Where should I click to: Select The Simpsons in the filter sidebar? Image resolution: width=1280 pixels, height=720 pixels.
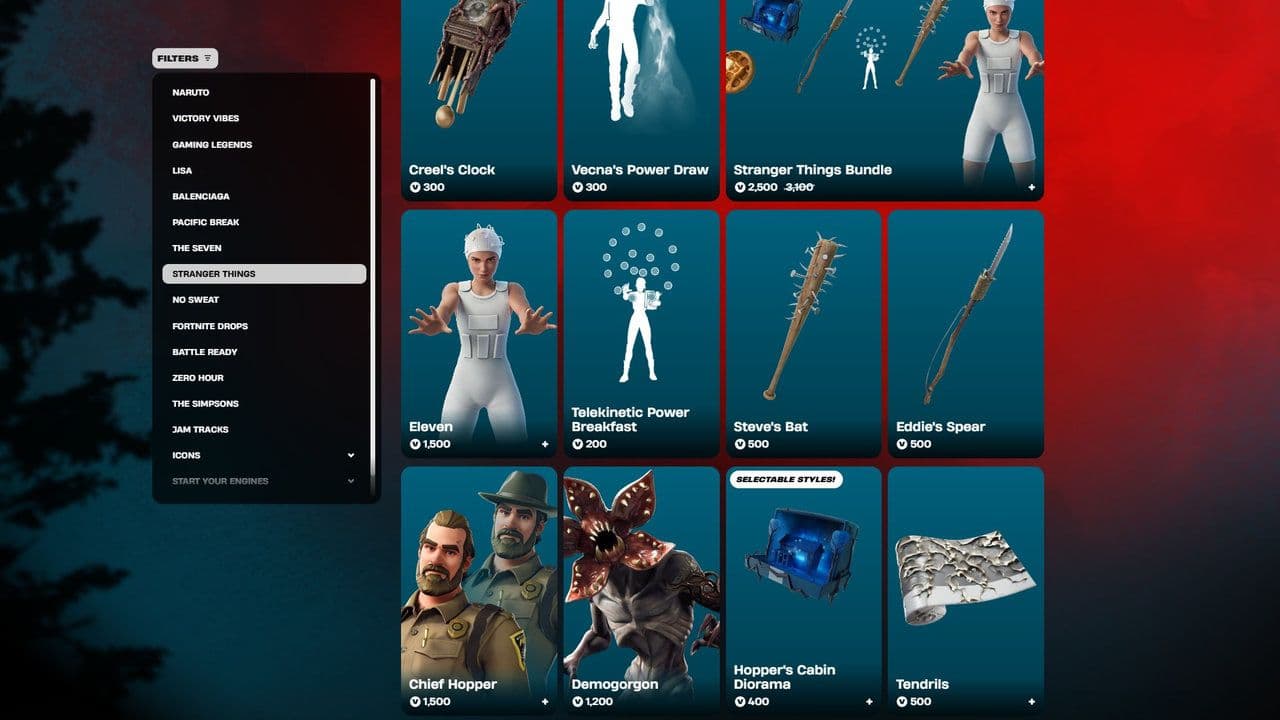[x=206, y=403]
